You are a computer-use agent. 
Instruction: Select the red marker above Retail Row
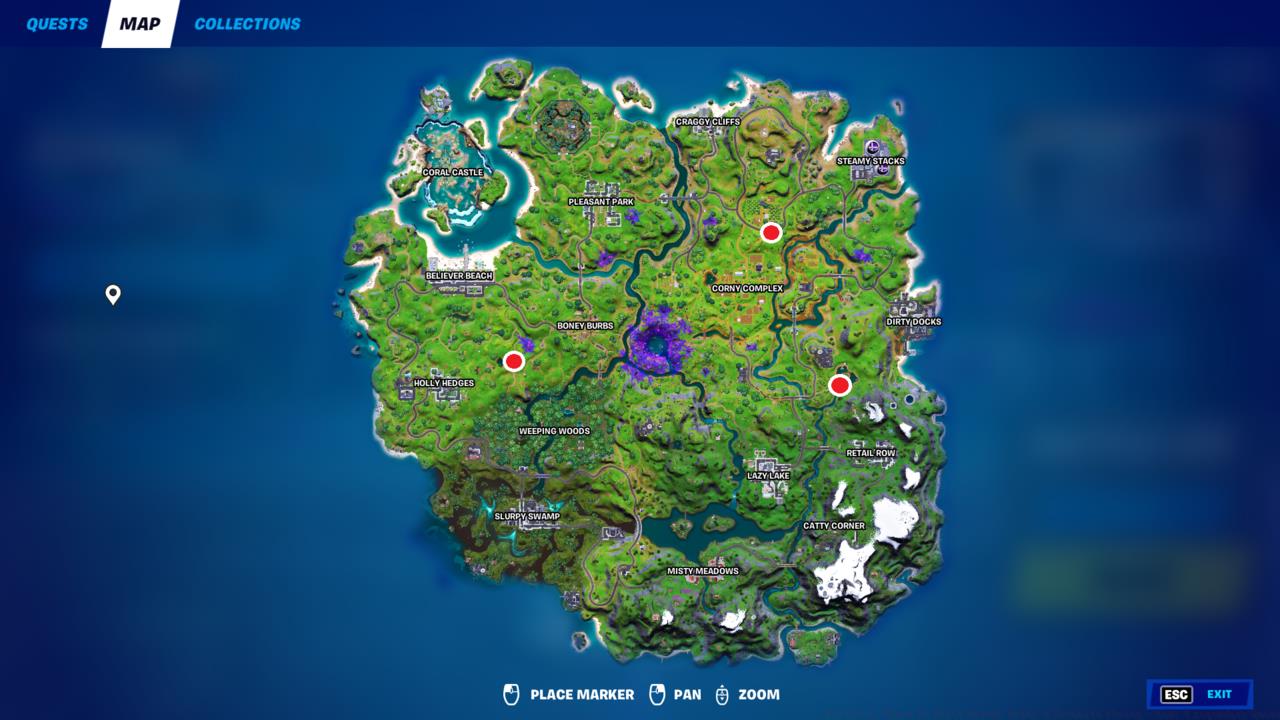[x=841, y=384]
